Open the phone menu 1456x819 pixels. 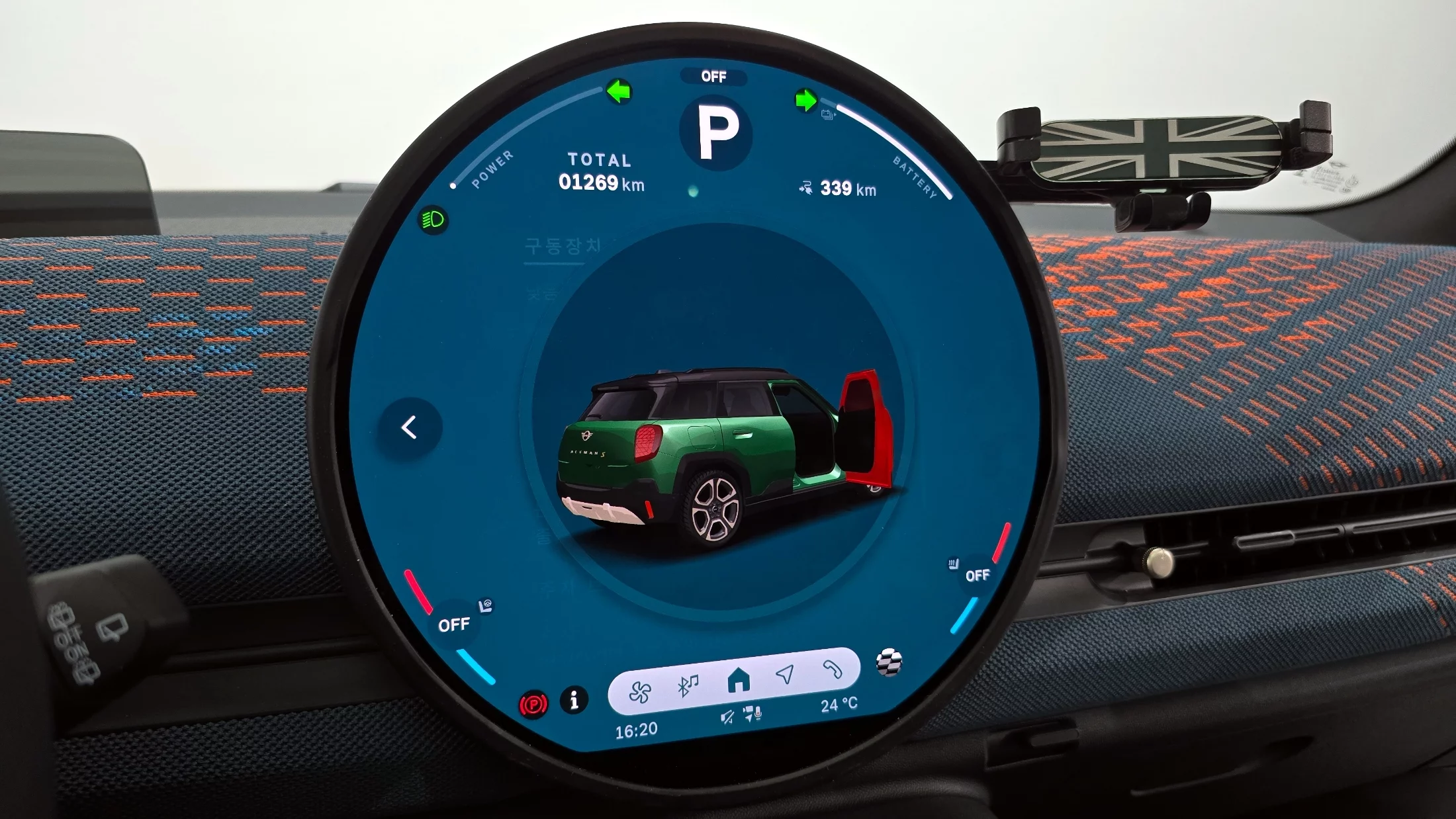tap(832, 669)
